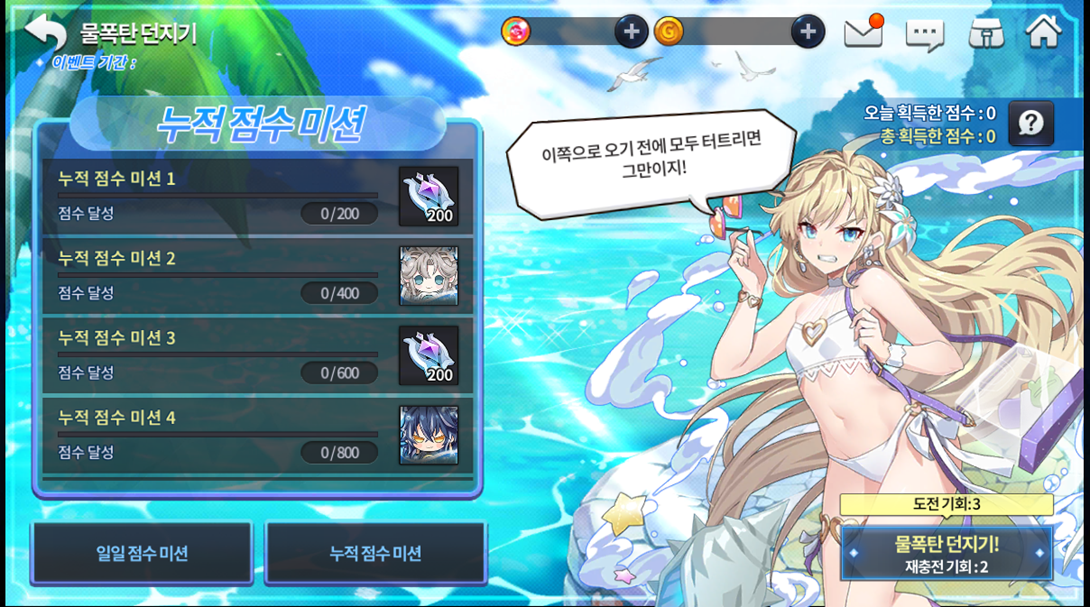The height and width of the screenshot is (607, 1090).
Task: Open the mailbox envelope icon
Action: (863, 33)
